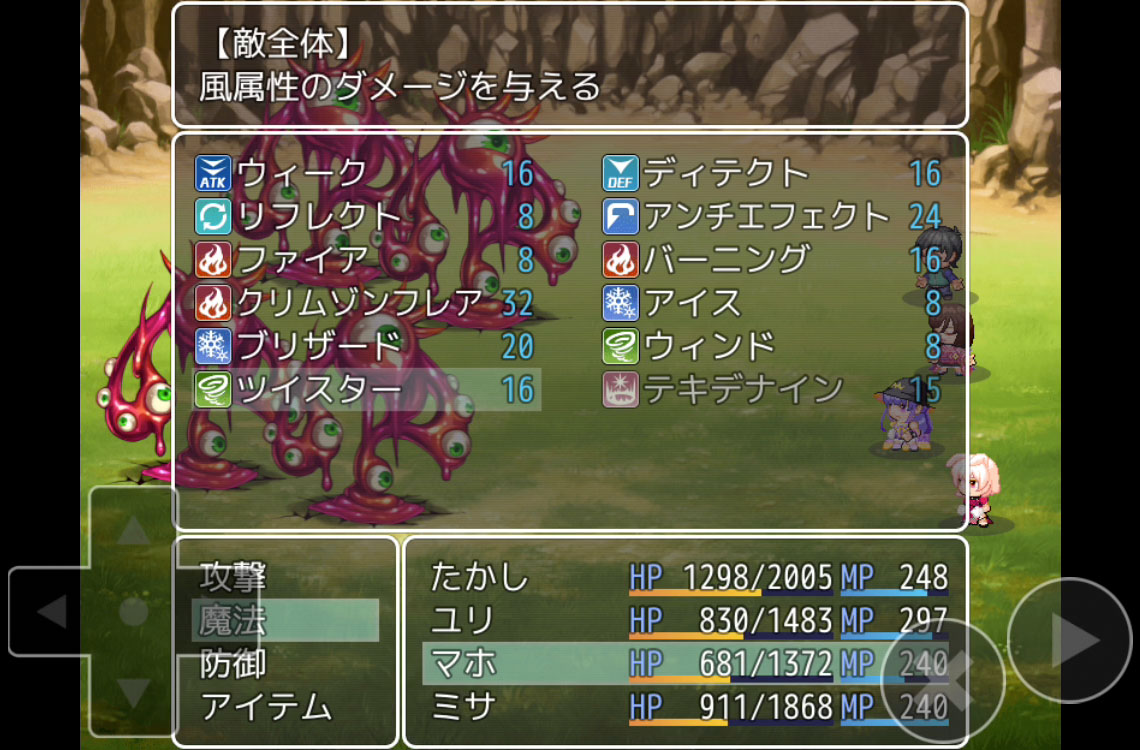Choose the ウィンド spell

click(x=771, y=346)
